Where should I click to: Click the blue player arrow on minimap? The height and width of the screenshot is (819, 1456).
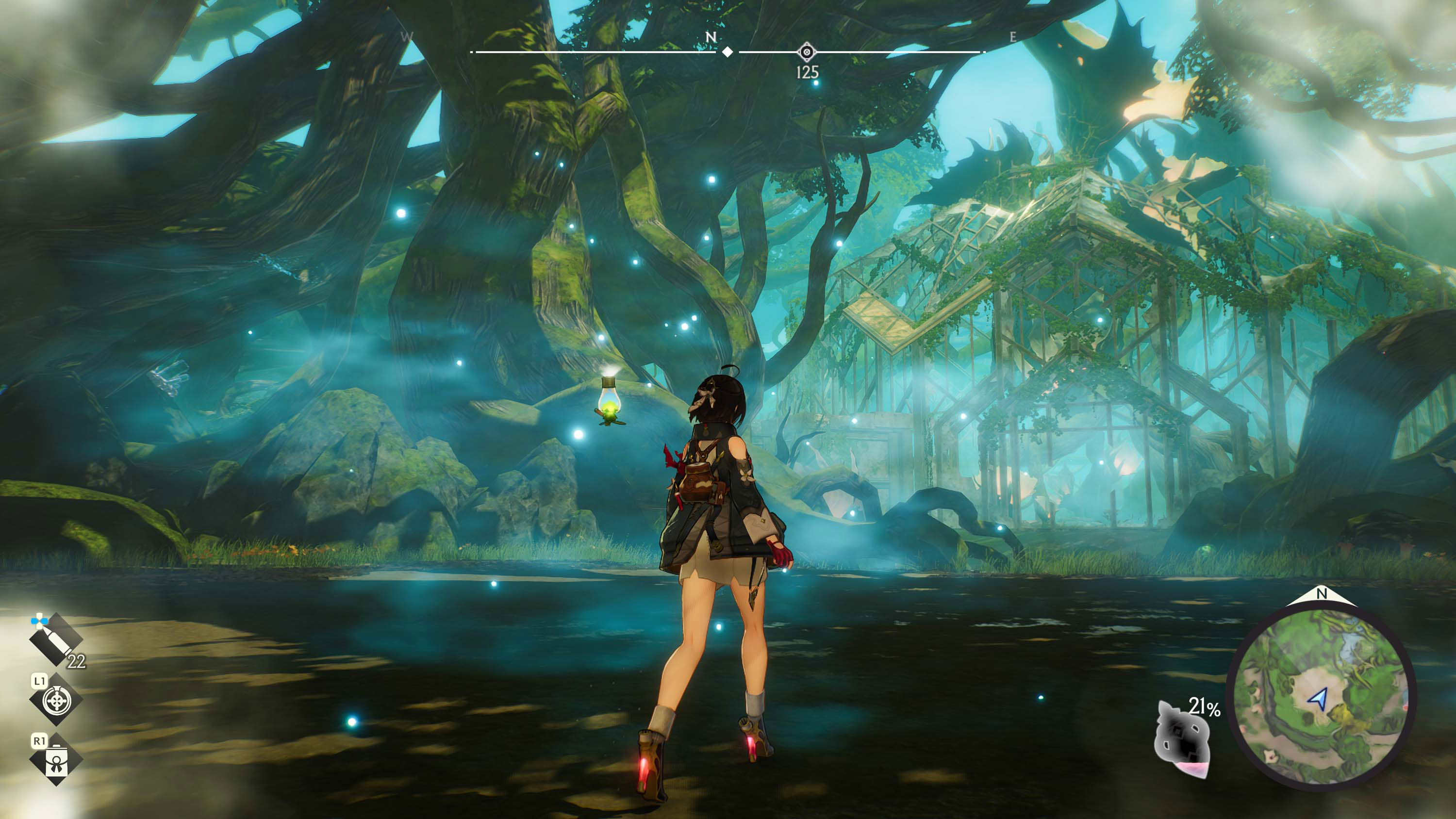click(1319, 699)
